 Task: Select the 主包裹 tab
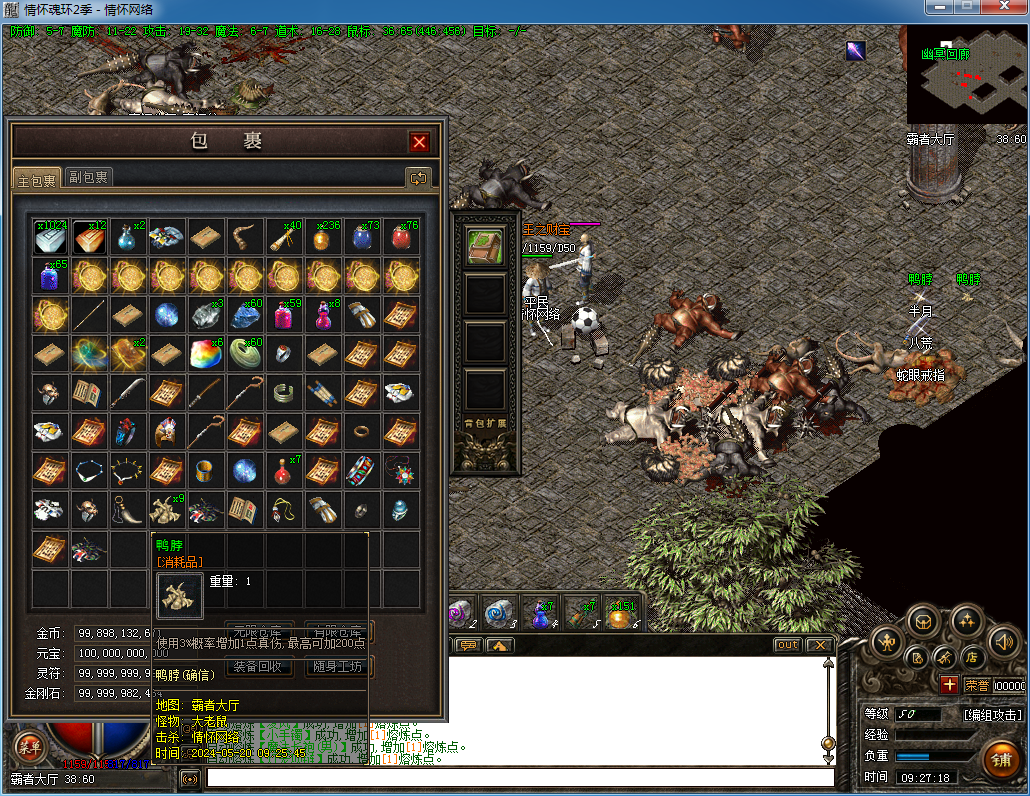(38, 179)
